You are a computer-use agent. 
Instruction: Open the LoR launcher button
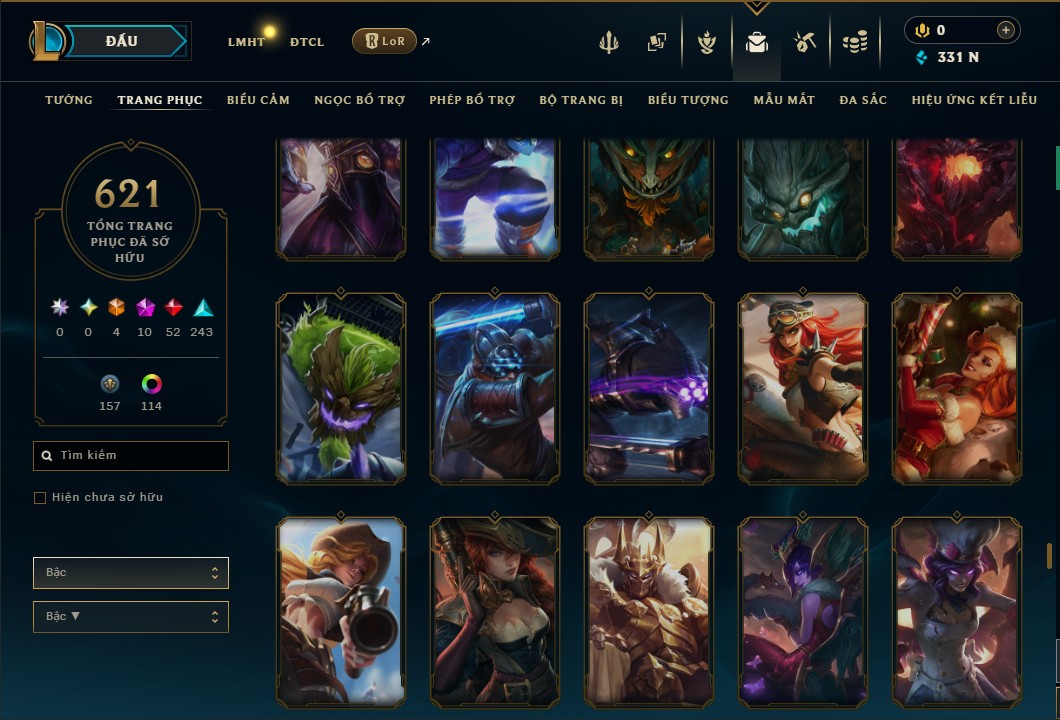[384, 41]
